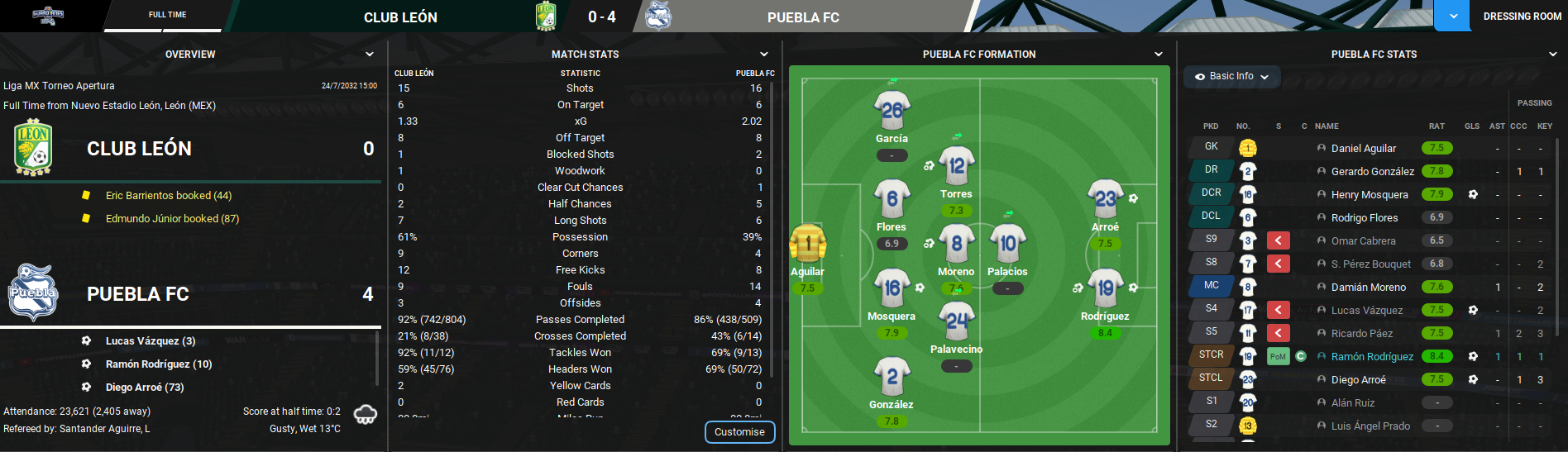Select the Full Time tab
This screenshot has width=1568, height=452.
click(167, 15)
